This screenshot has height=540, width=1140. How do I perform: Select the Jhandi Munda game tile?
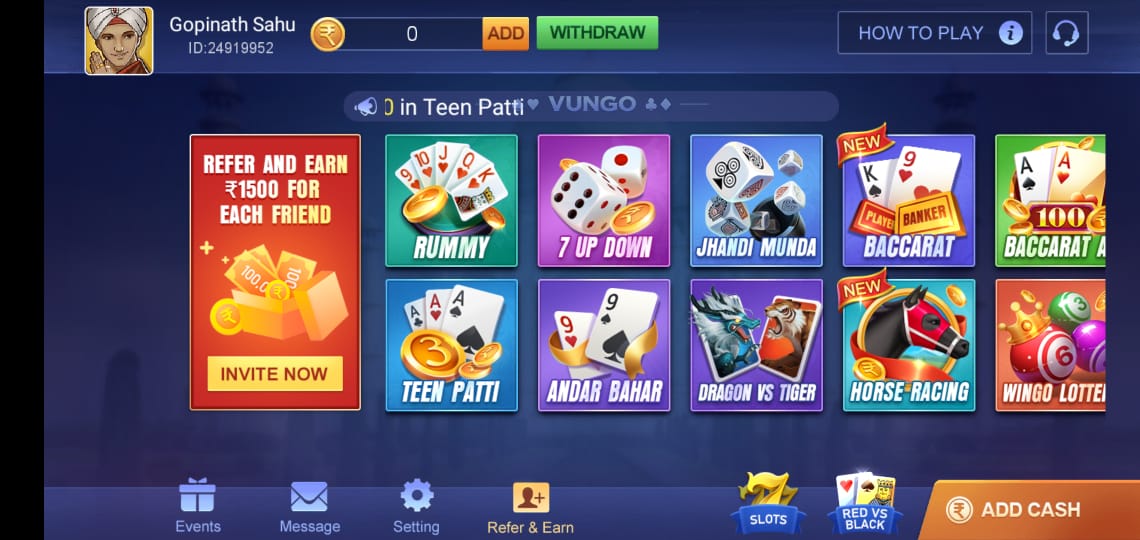click(756, 201)
